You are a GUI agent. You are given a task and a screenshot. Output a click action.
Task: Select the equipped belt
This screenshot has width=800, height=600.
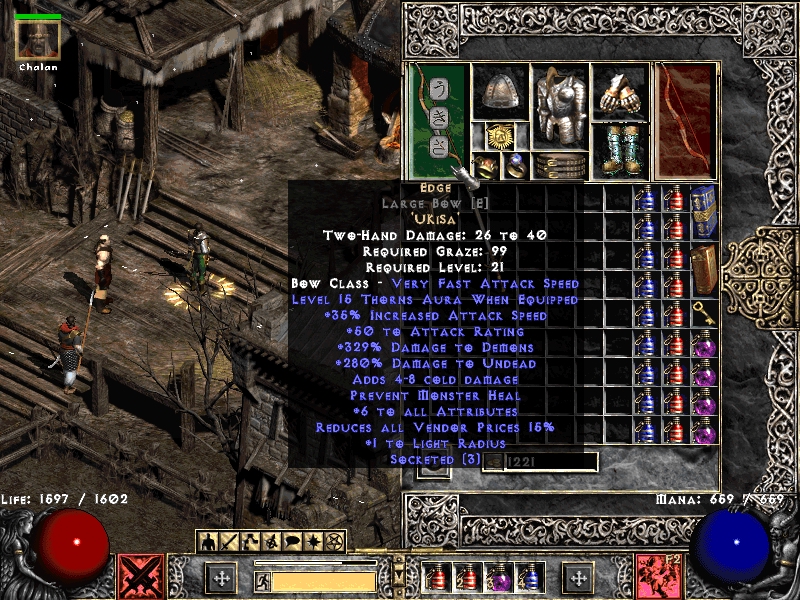pyautogui.click(x=560, y=165)
